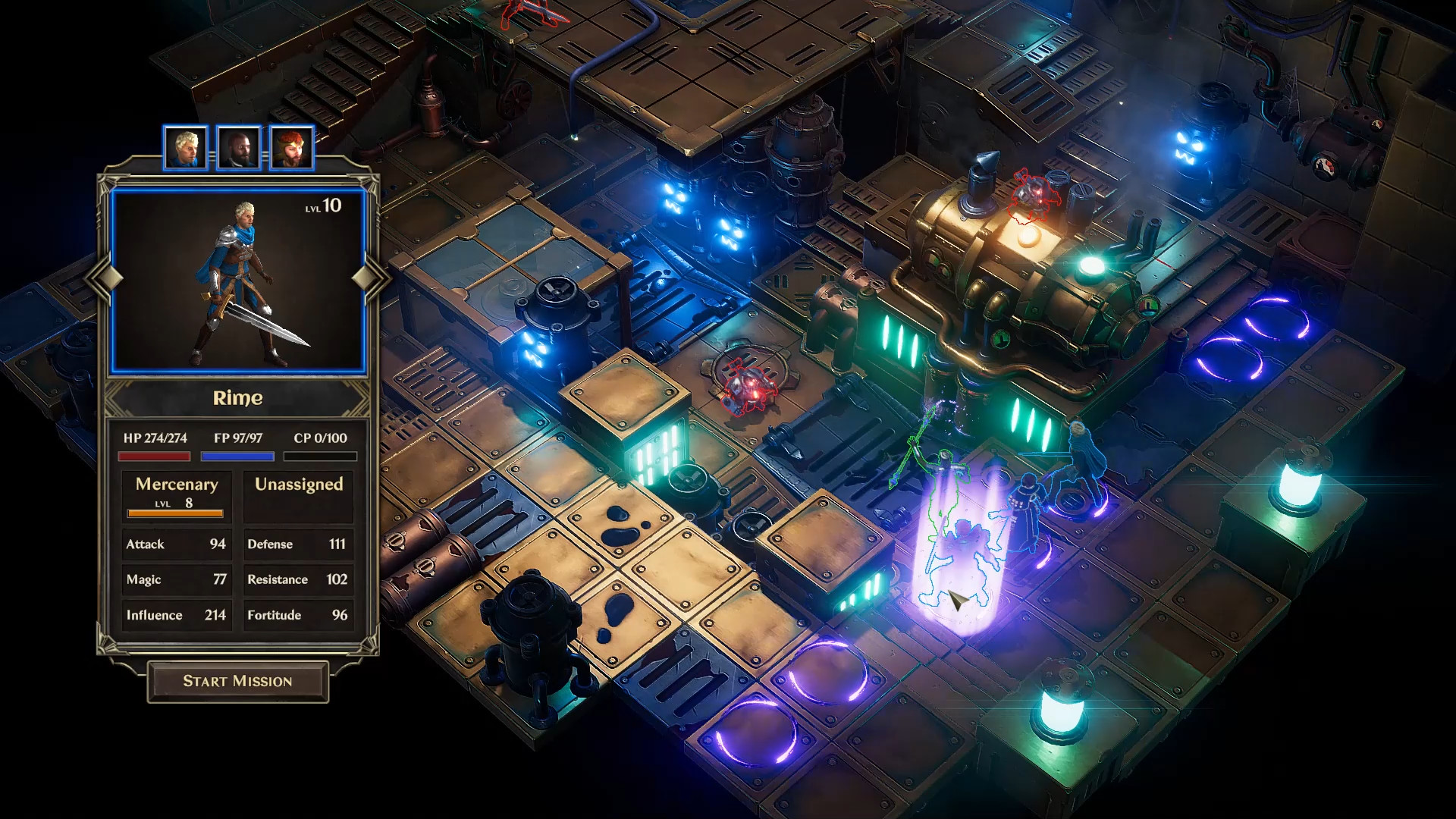
Task: Click the Rime nameplate
Action: 237,398
